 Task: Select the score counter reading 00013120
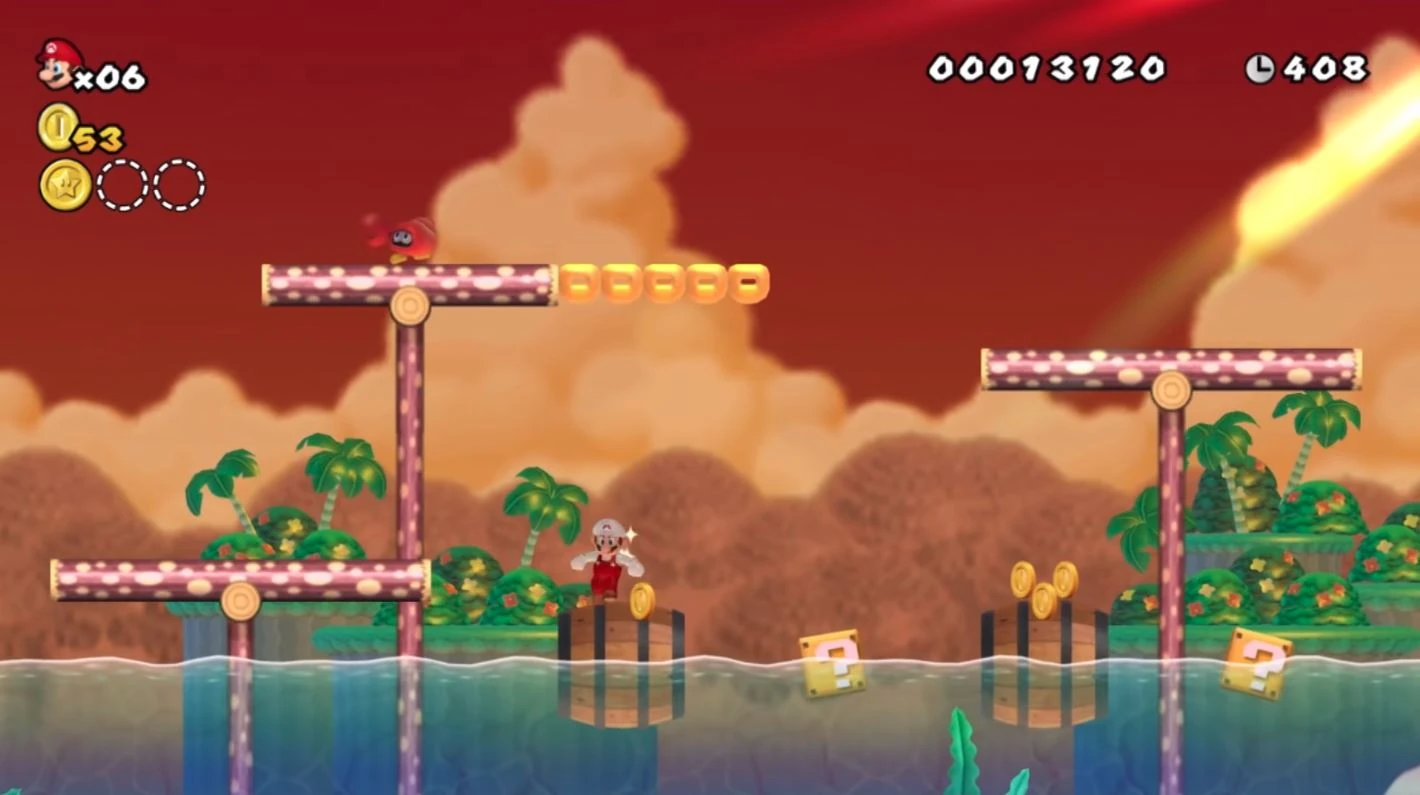click(1050, 68)
